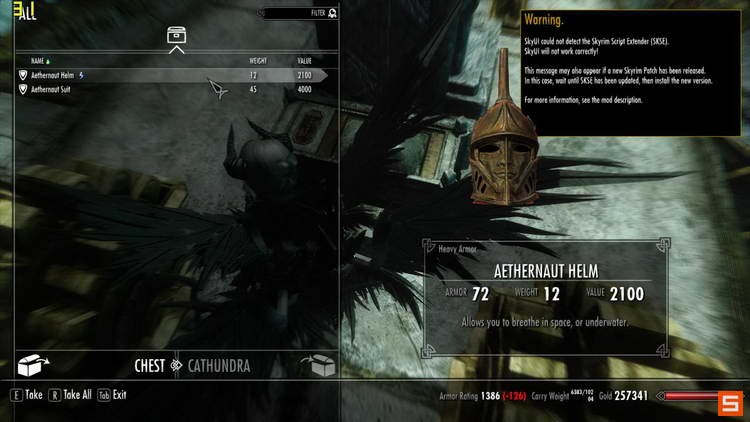Sort the list by Value column header
Viewport: 750px width, 422px height.
point(303,61)
